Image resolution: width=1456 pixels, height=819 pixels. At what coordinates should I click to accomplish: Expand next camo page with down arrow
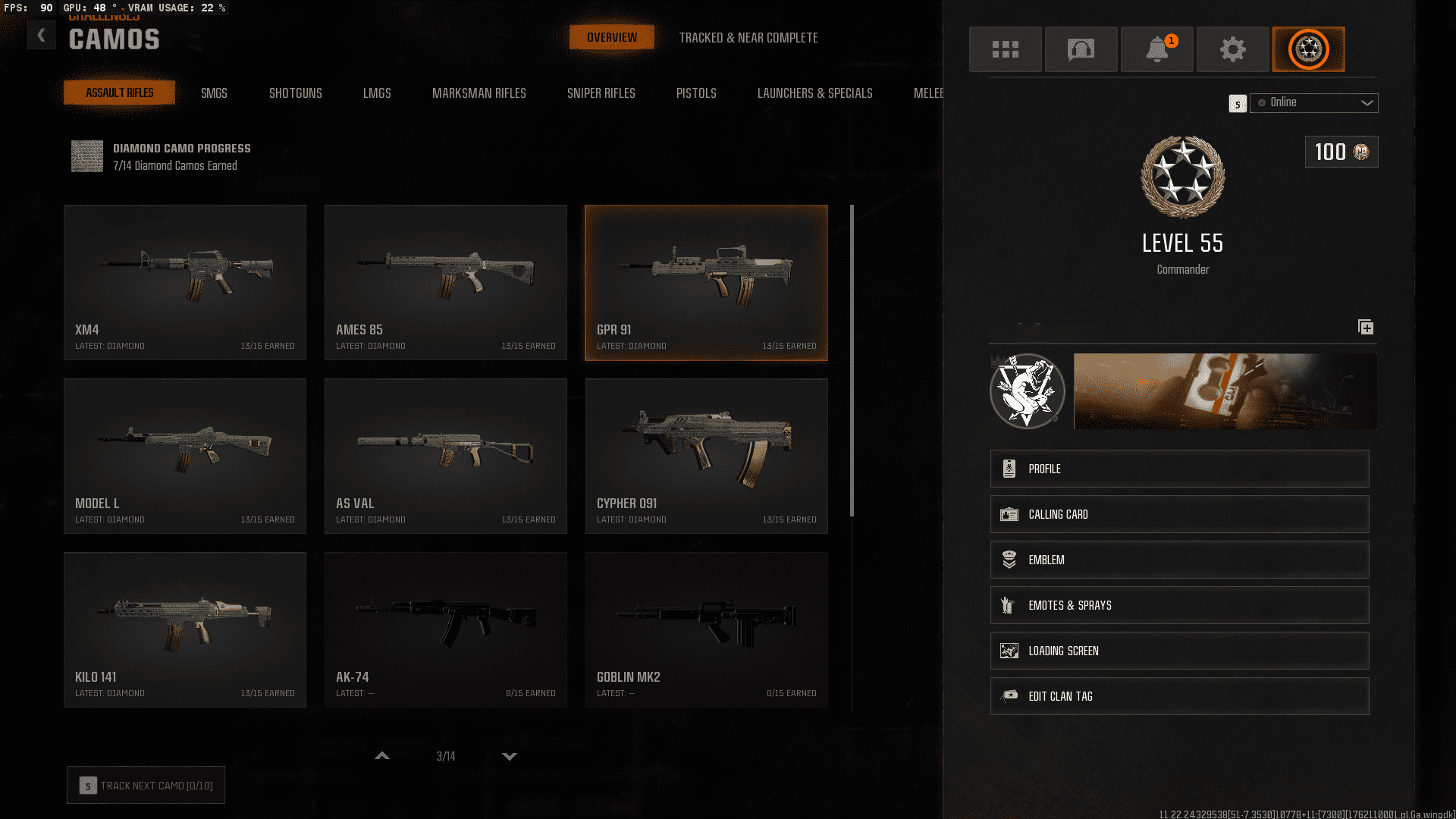(510, 756)
